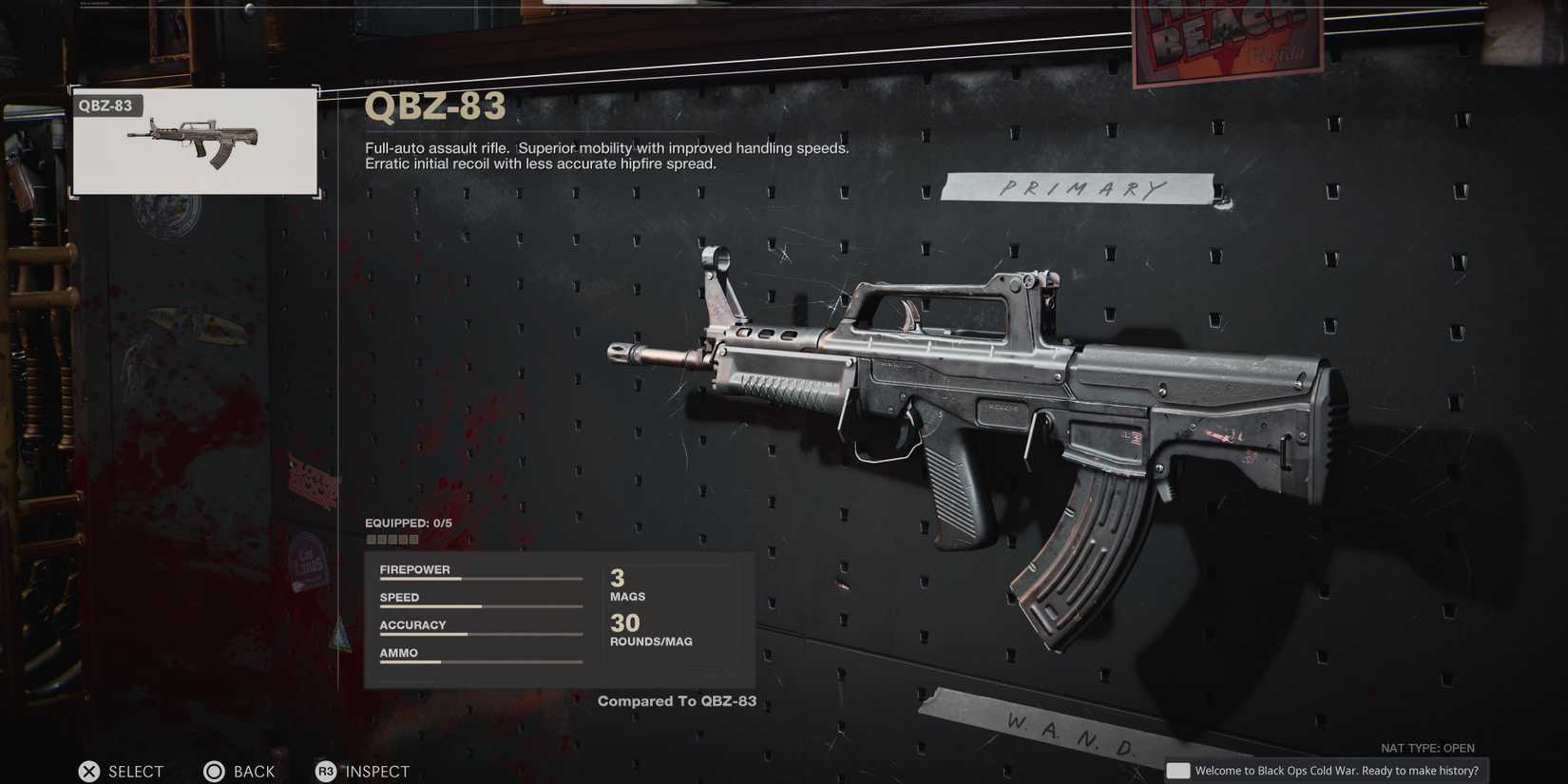The width and height of the screenshot is (1568, 784).
Task: Click the X Select button prompt icon
Action: pos(89,772)
